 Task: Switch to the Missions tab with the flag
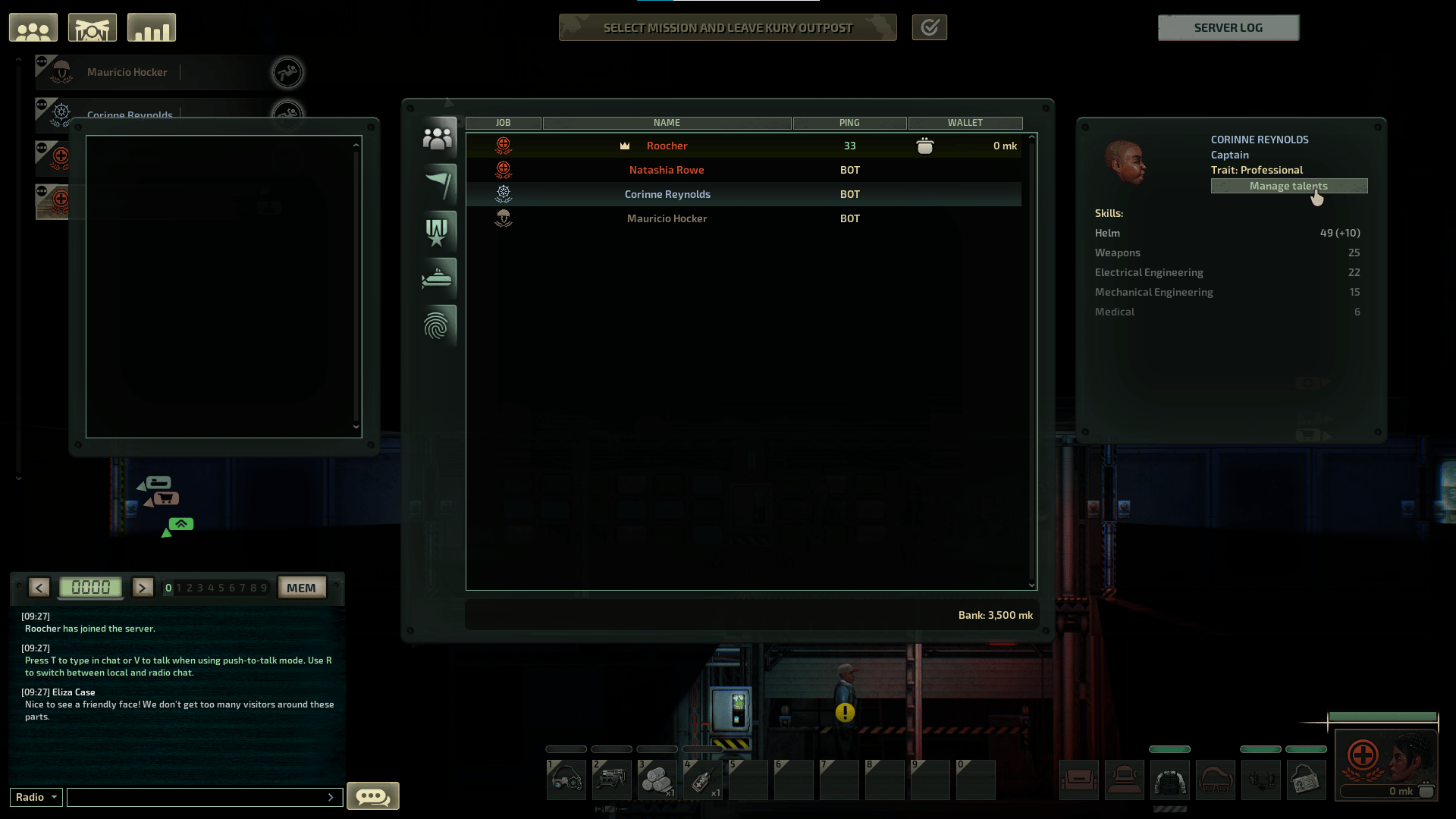(438, 184)
